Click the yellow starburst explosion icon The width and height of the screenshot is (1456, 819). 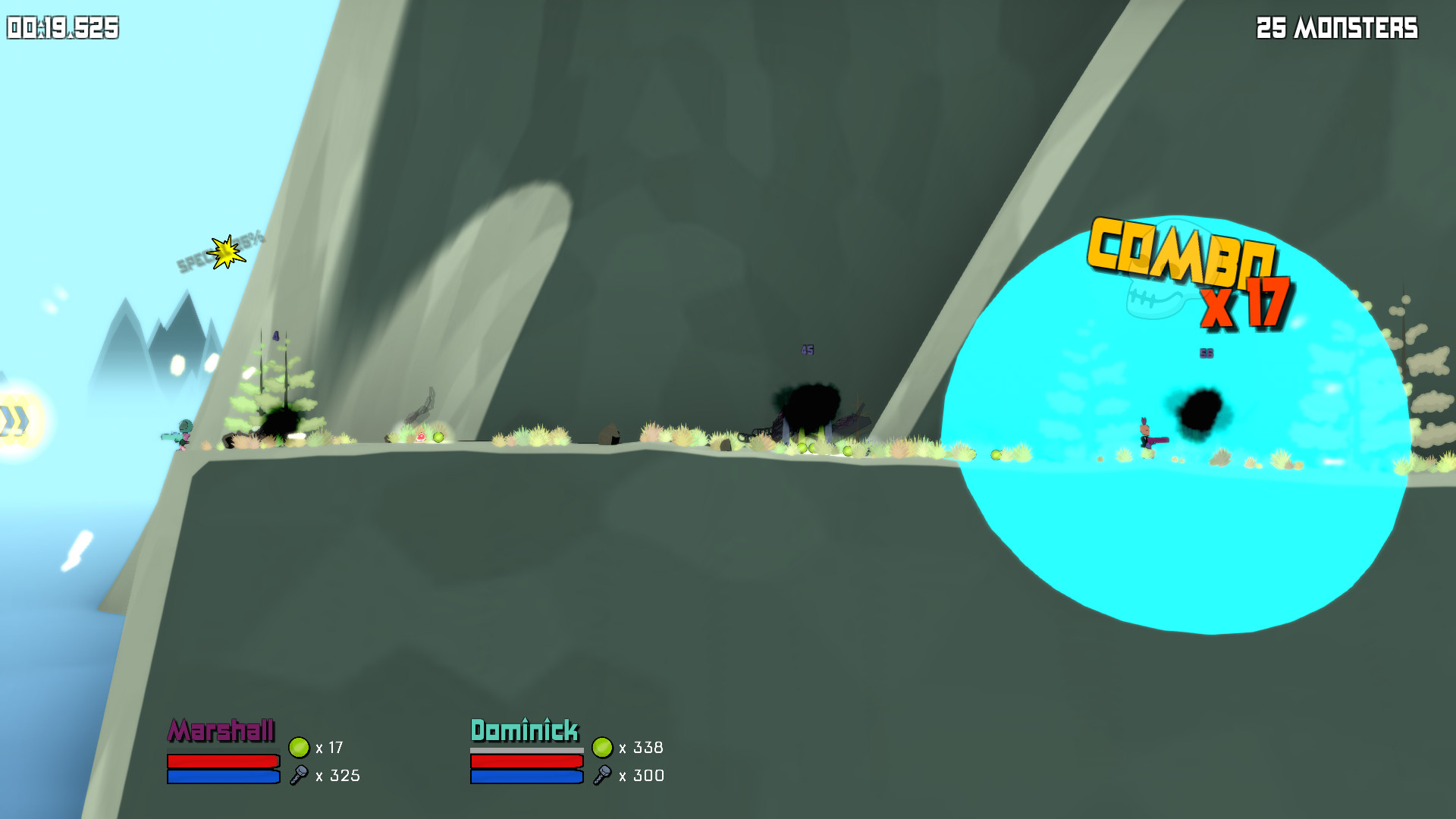[x=226, y=252]
